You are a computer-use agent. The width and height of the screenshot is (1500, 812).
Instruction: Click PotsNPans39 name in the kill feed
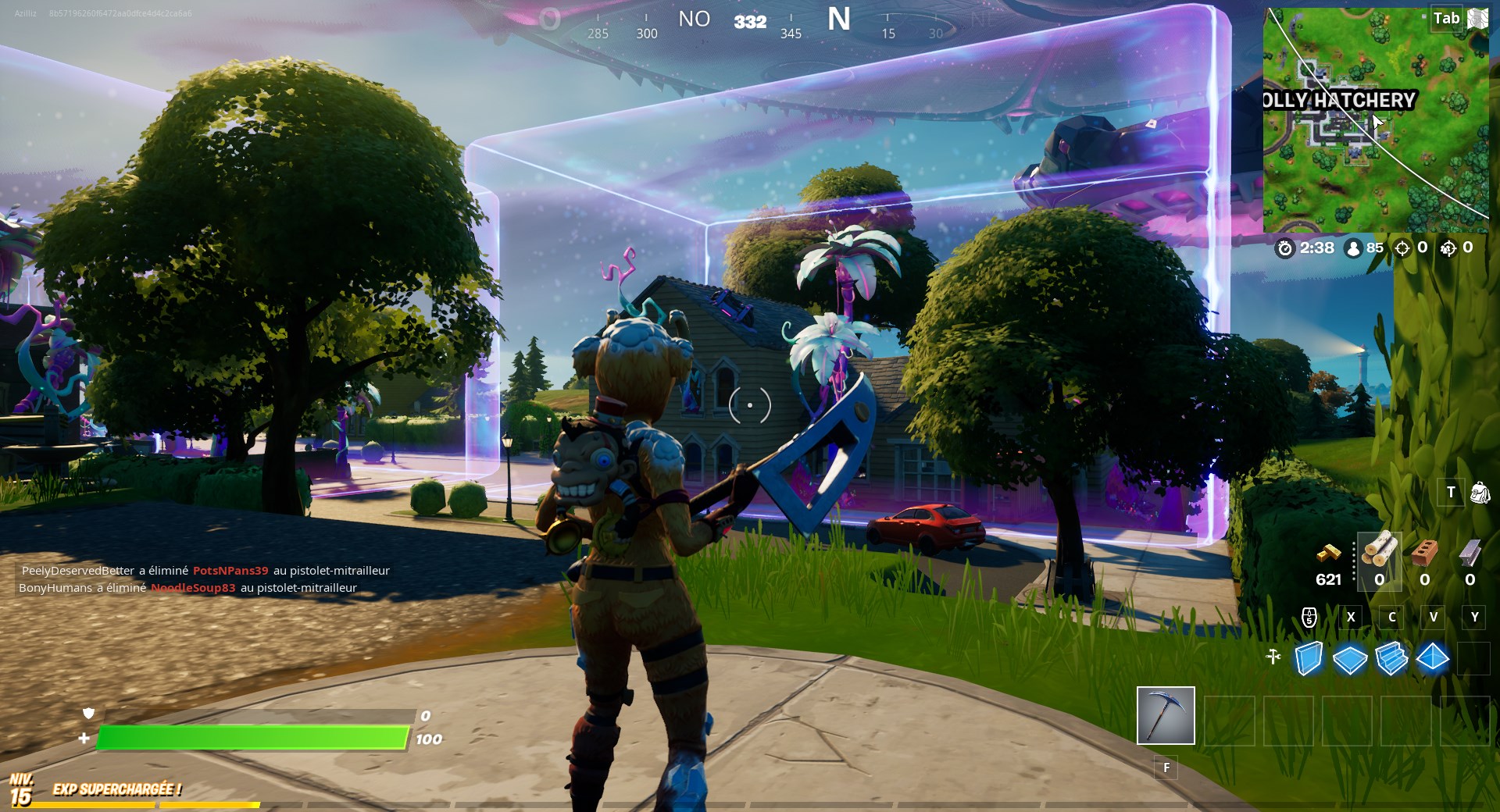coord(230,571)
